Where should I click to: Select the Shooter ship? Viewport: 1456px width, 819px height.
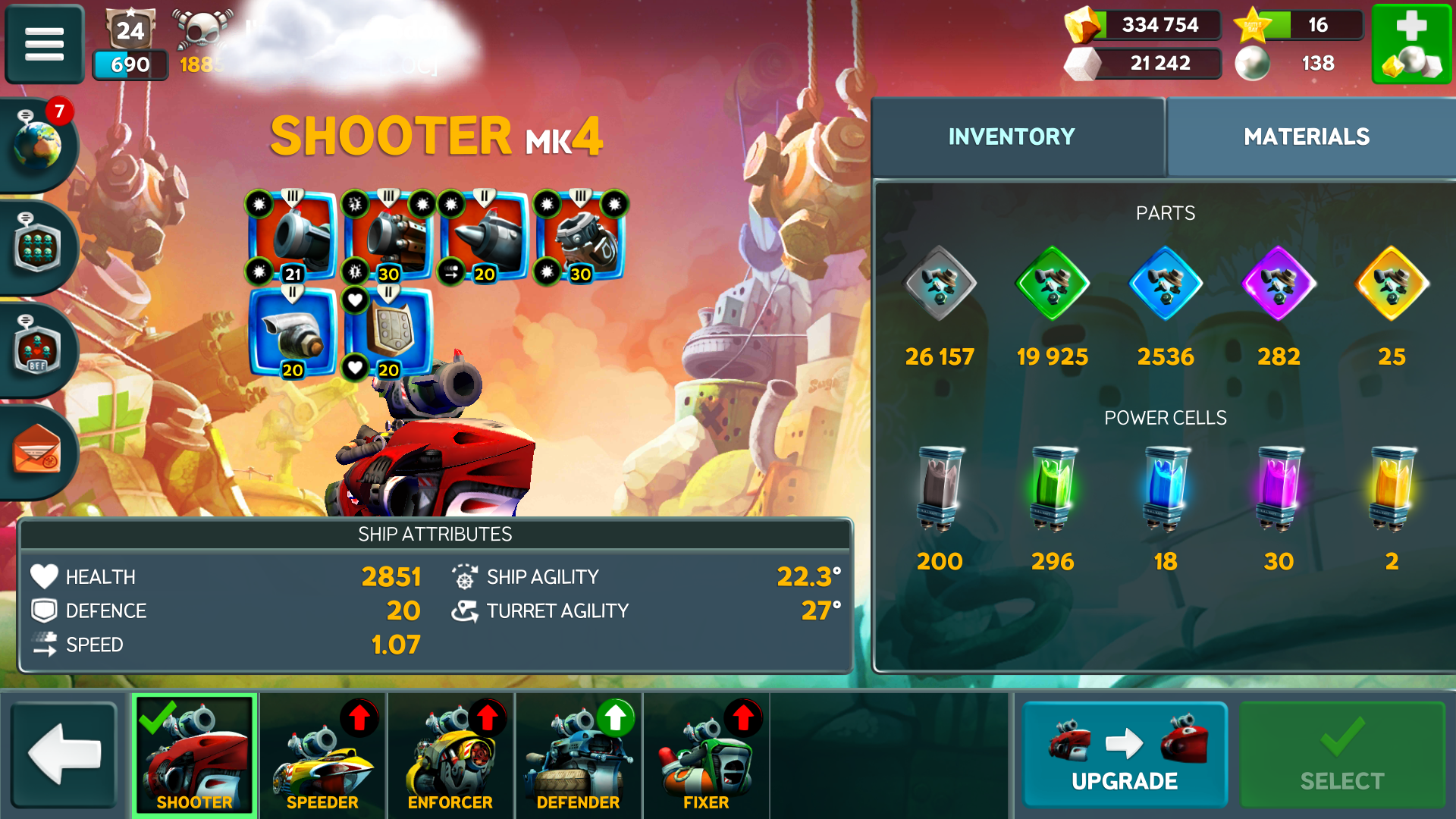click(195, 754)
